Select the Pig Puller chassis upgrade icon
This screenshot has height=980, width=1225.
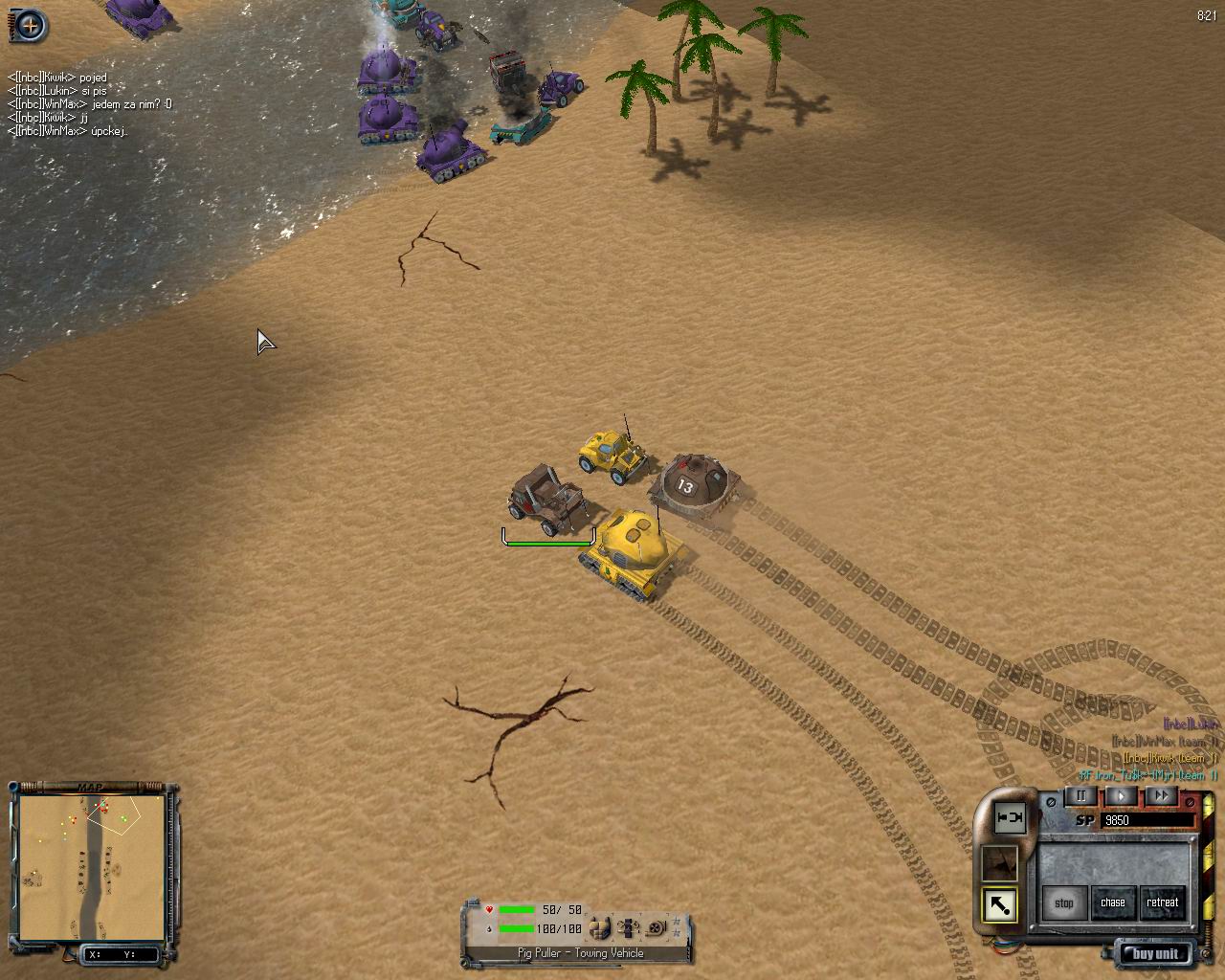(628, 927)
